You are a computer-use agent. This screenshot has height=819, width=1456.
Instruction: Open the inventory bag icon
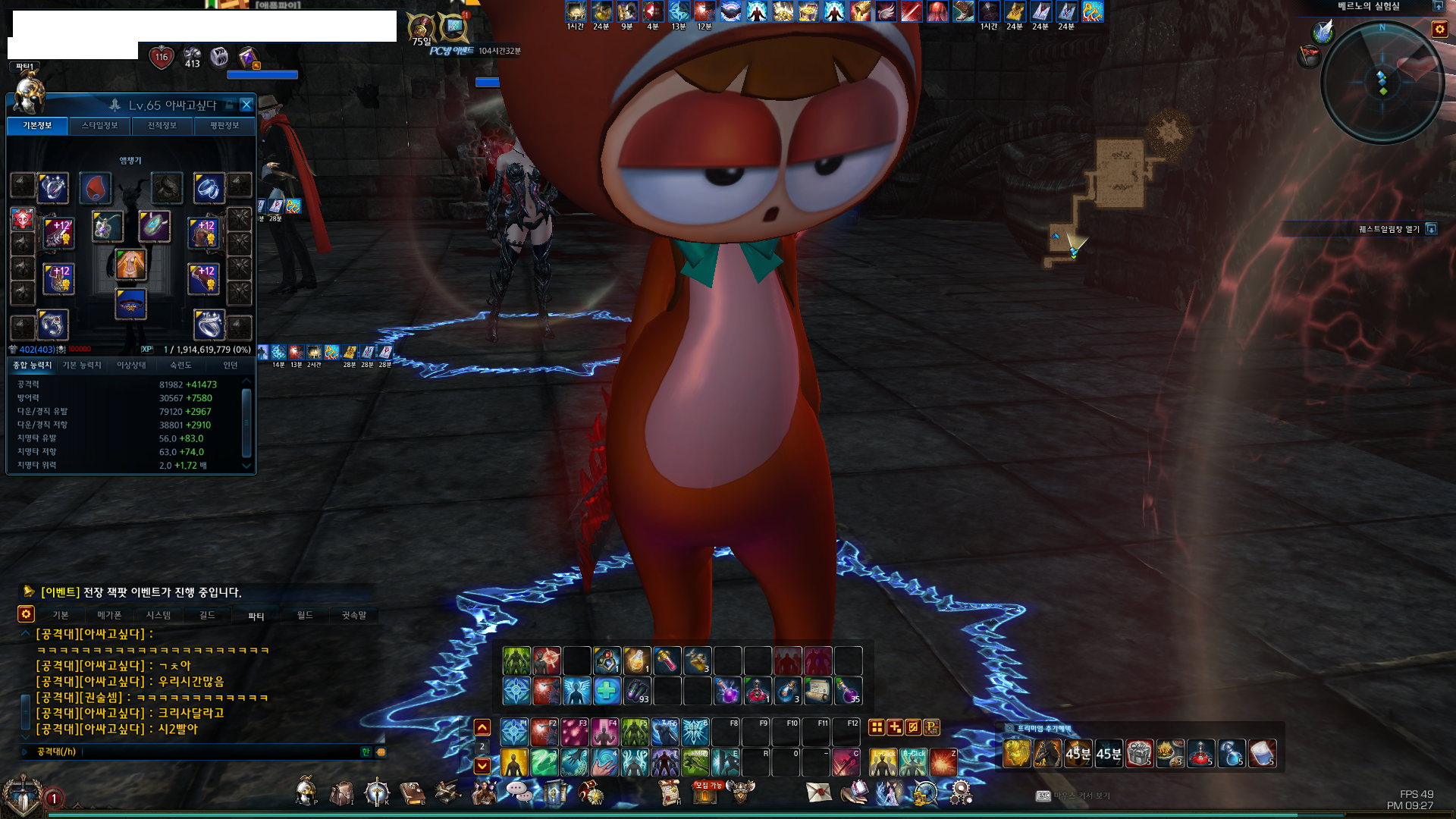(341, 793)
